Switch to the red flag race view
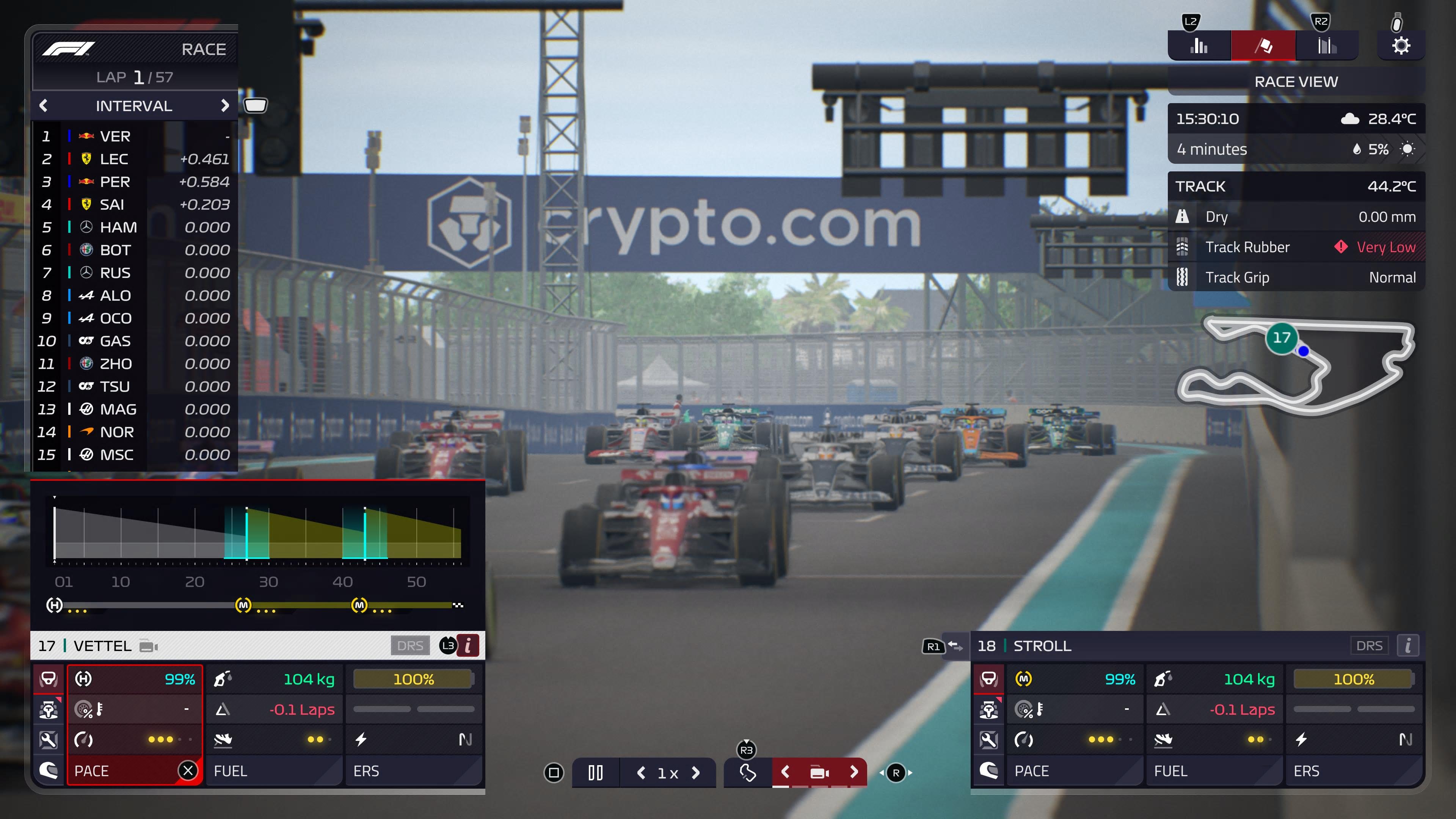1456x819 pixels. [x=1263, y=46]
